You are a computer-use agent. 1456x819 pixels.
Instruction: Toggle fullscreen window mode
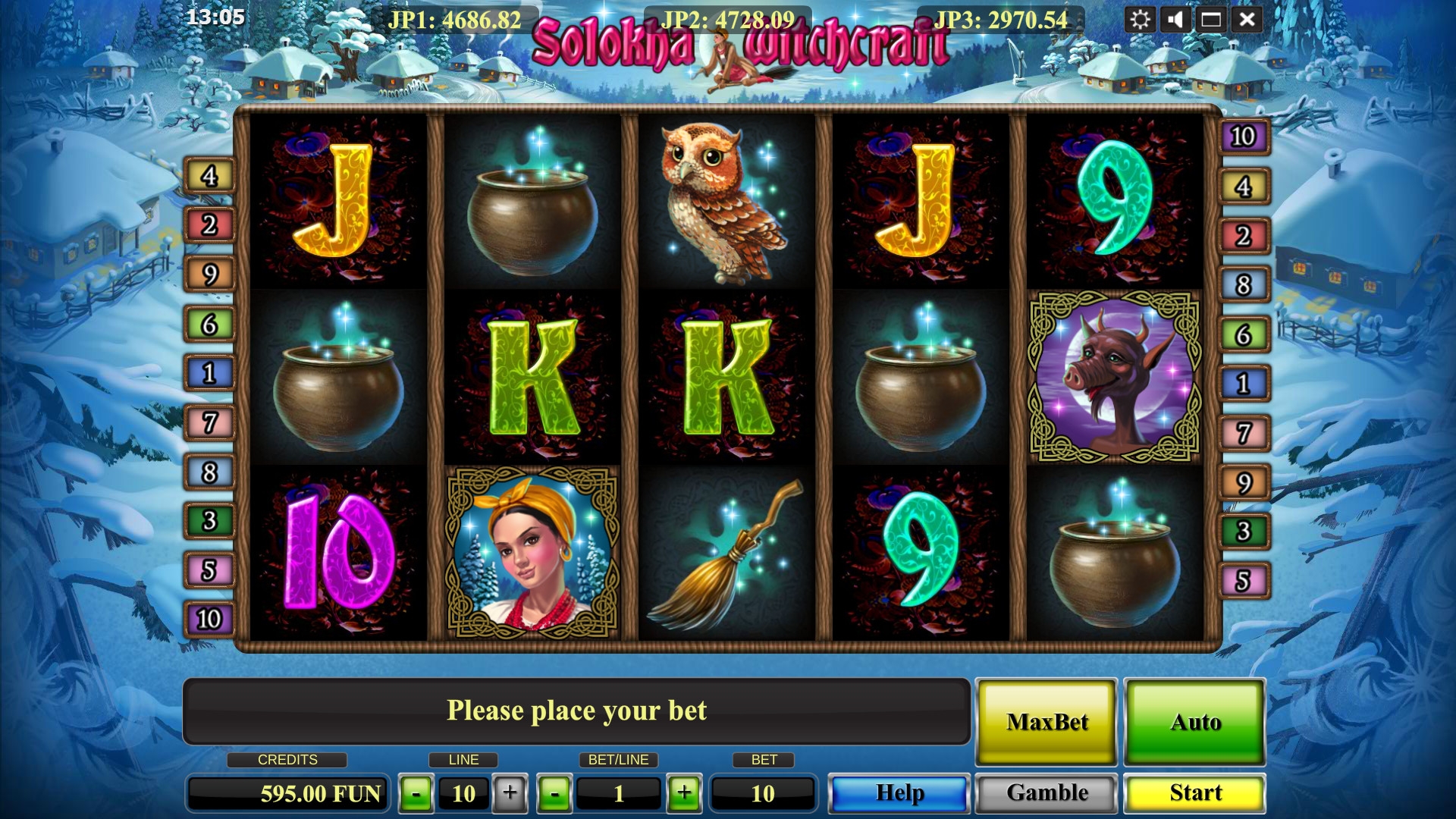pos(1211,20)
